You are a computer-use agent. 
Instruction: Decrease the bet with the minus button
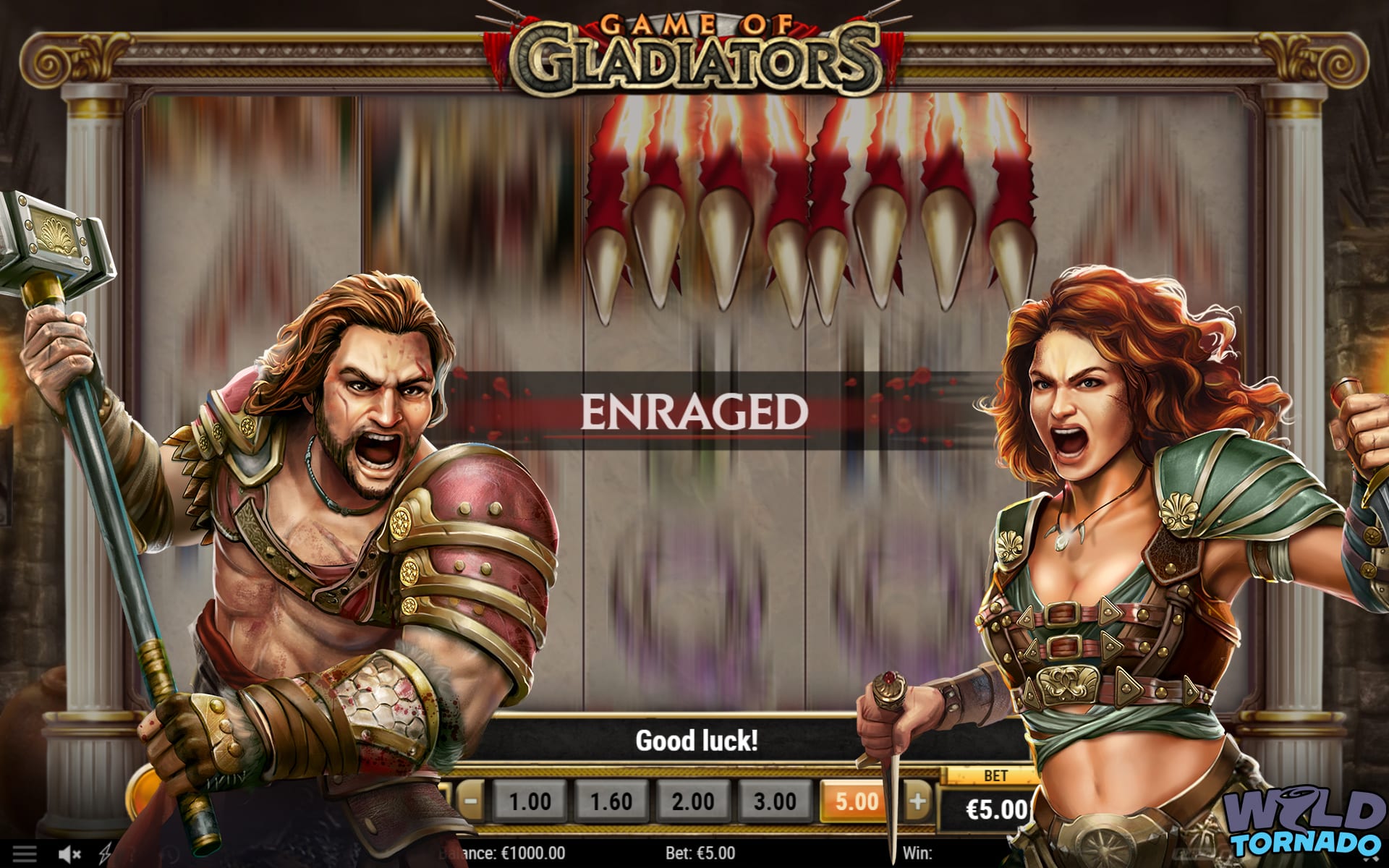coord(471,801)
